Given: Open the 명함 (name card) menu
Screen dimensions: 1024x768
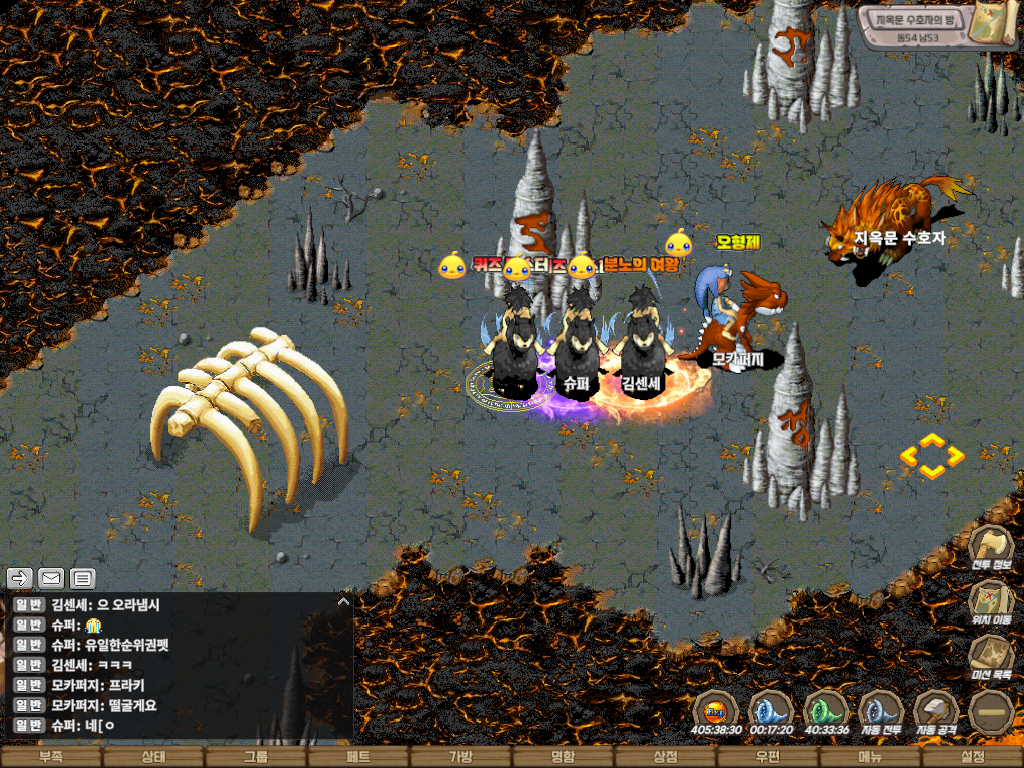Looking at the screenshot, I should pos(563,757).
